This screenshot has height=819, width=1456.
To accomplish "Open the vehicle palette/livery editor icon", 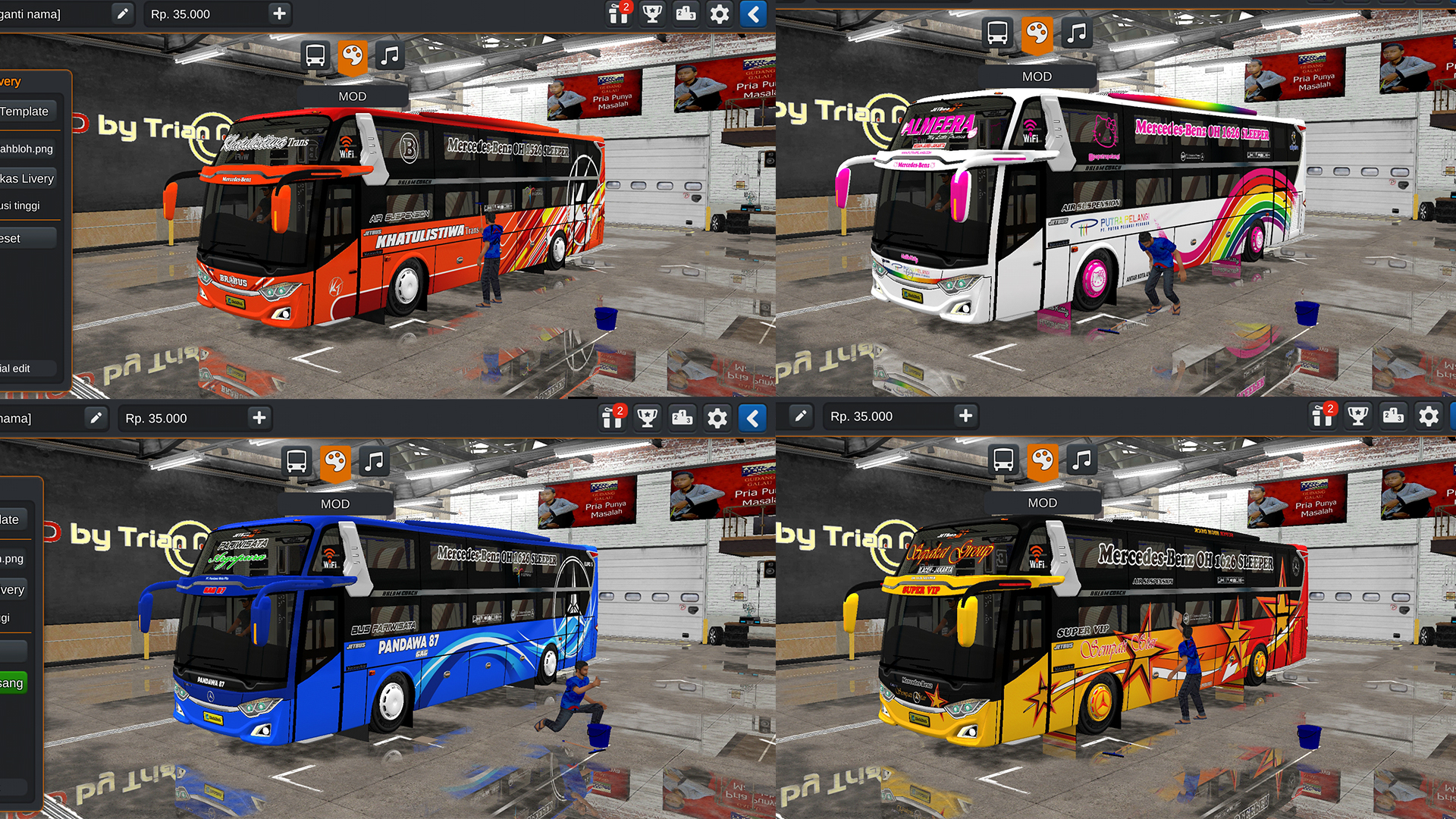I will (x=353, y=55).
